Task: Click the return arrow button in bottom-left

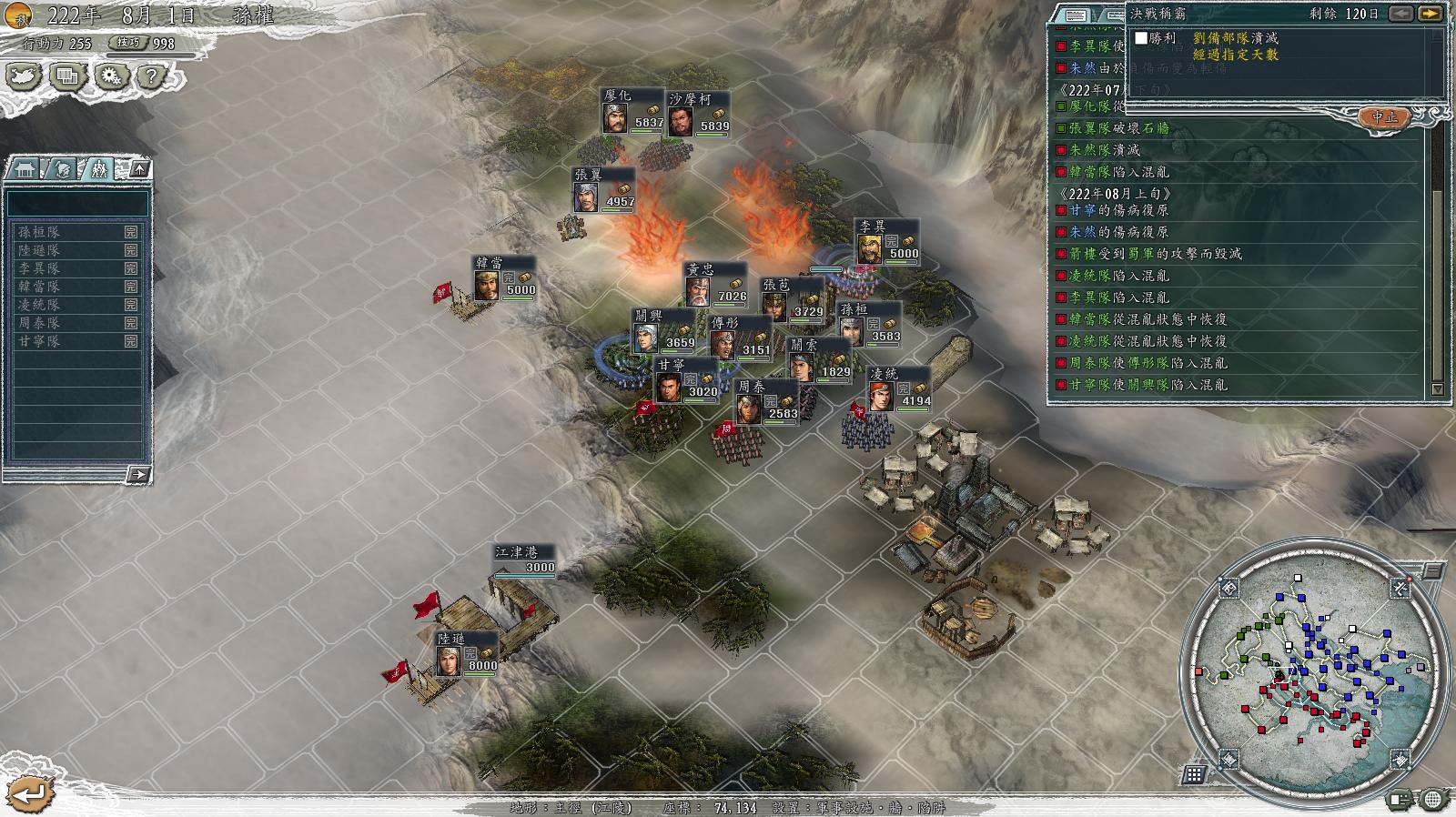Action: pos(29,793)
